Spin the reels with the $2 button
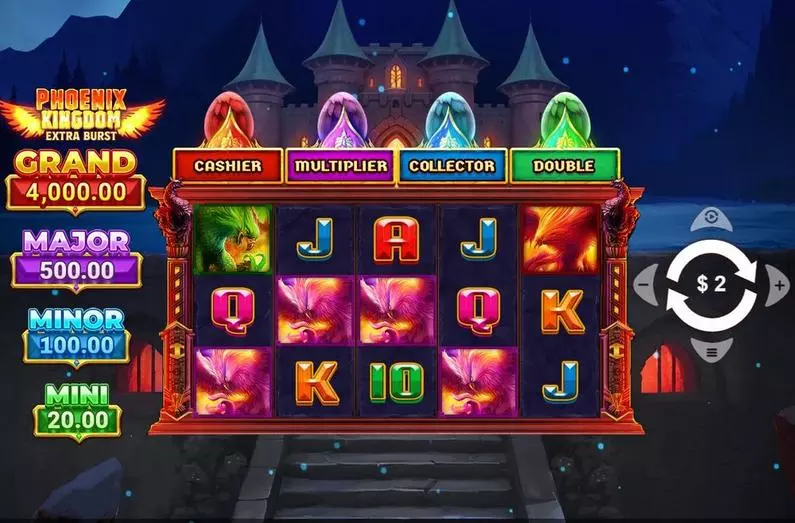This screenshot has width=795, height=523. click(x=711, y=285)
